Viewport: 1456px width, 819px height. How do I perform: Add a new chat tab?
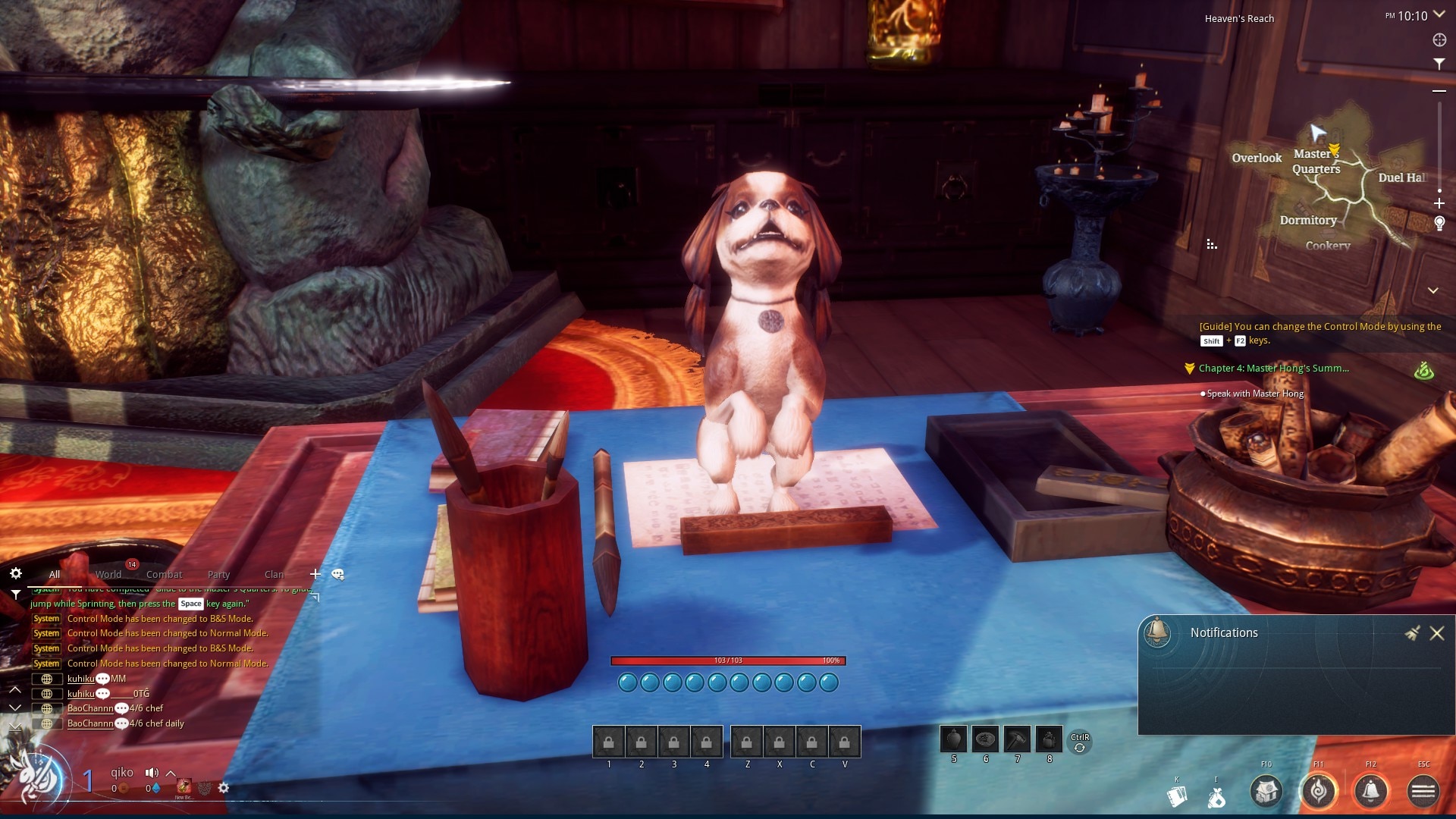click(x=315, y=574)
